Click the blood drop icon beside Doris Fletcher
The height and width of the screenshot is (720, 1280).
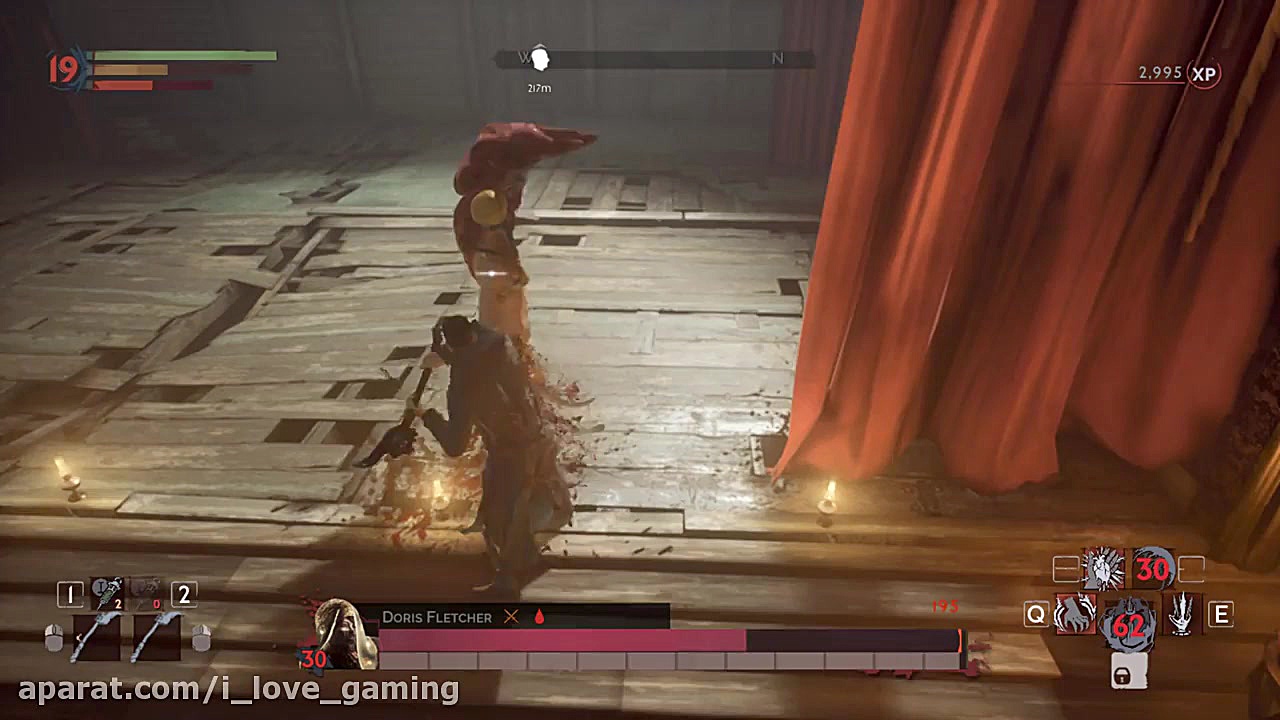(x=538, y=617)
